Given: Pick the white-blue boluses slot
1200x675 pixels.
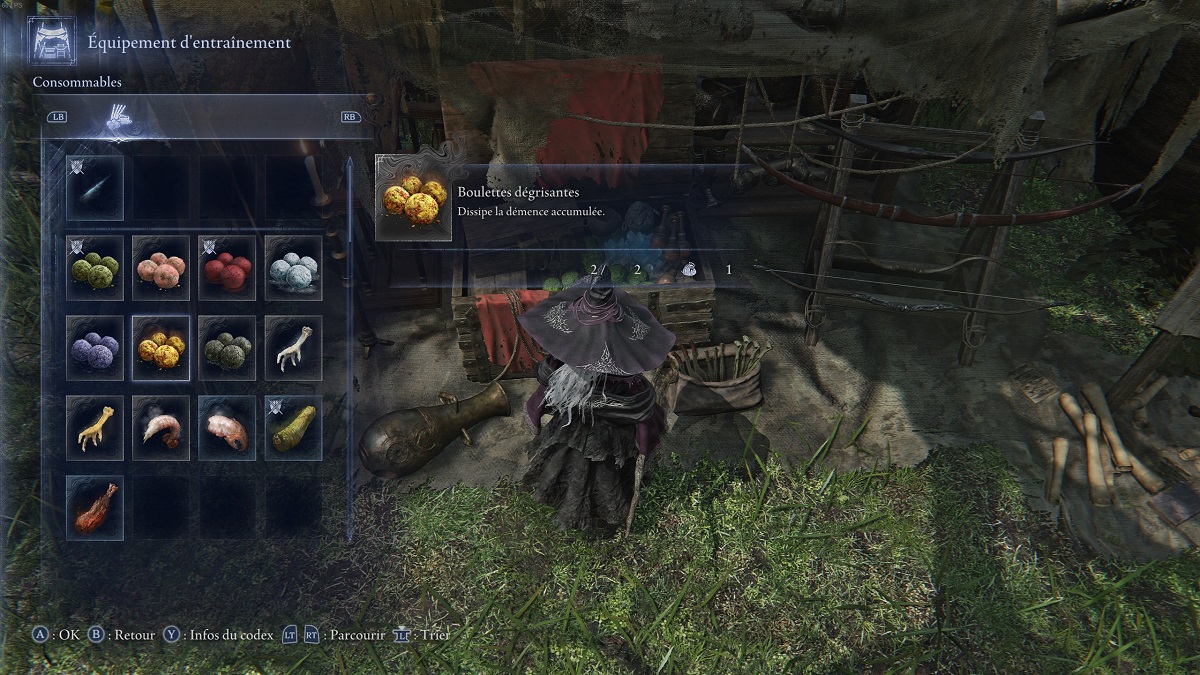Looking at the screenshot, I should click(x=293, y=267).
